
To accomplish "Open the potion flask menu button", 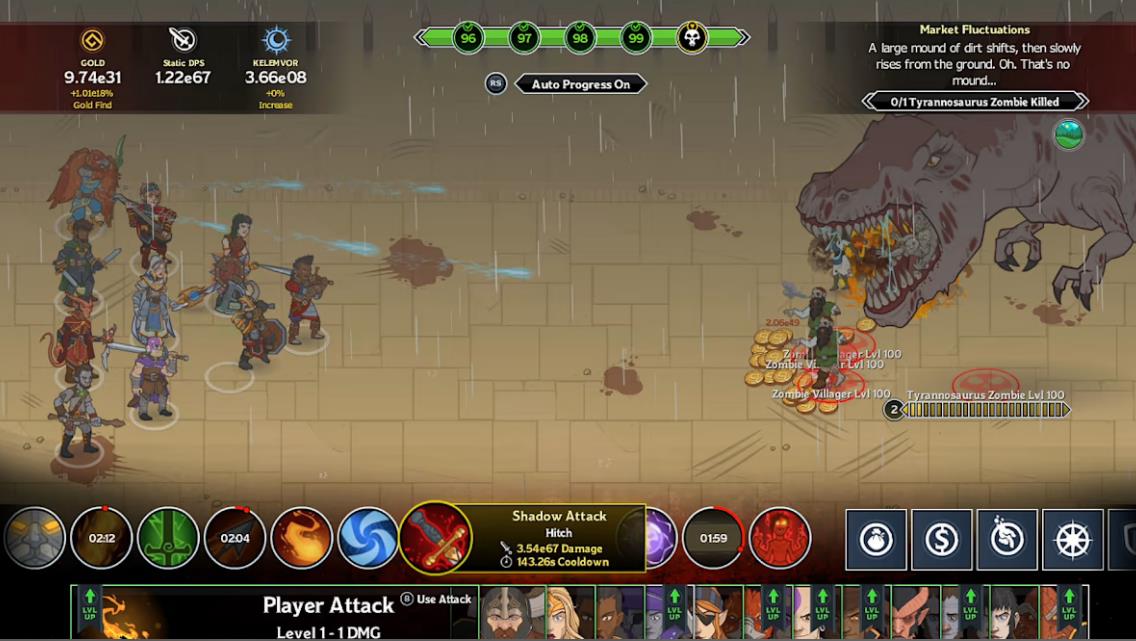I will [876, 540].
